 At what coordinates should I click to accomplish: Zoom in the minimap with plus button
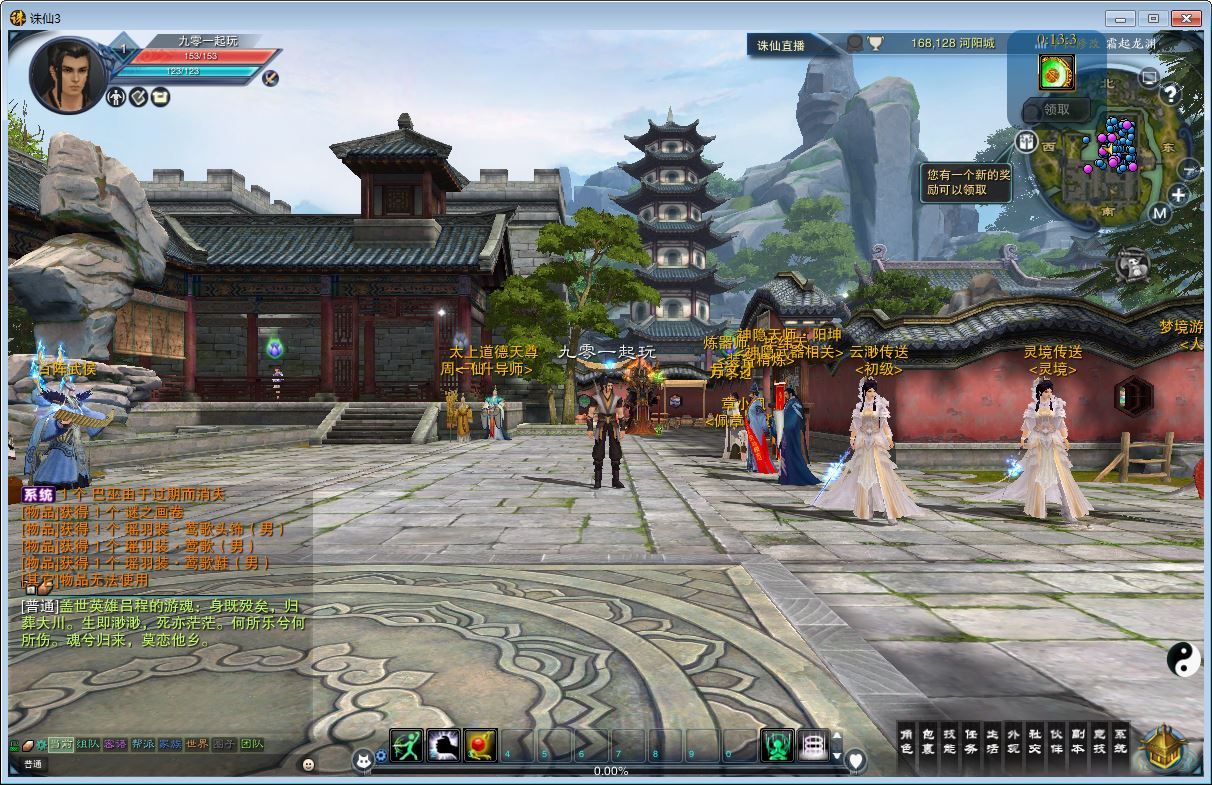click(x=1179, y=195)
